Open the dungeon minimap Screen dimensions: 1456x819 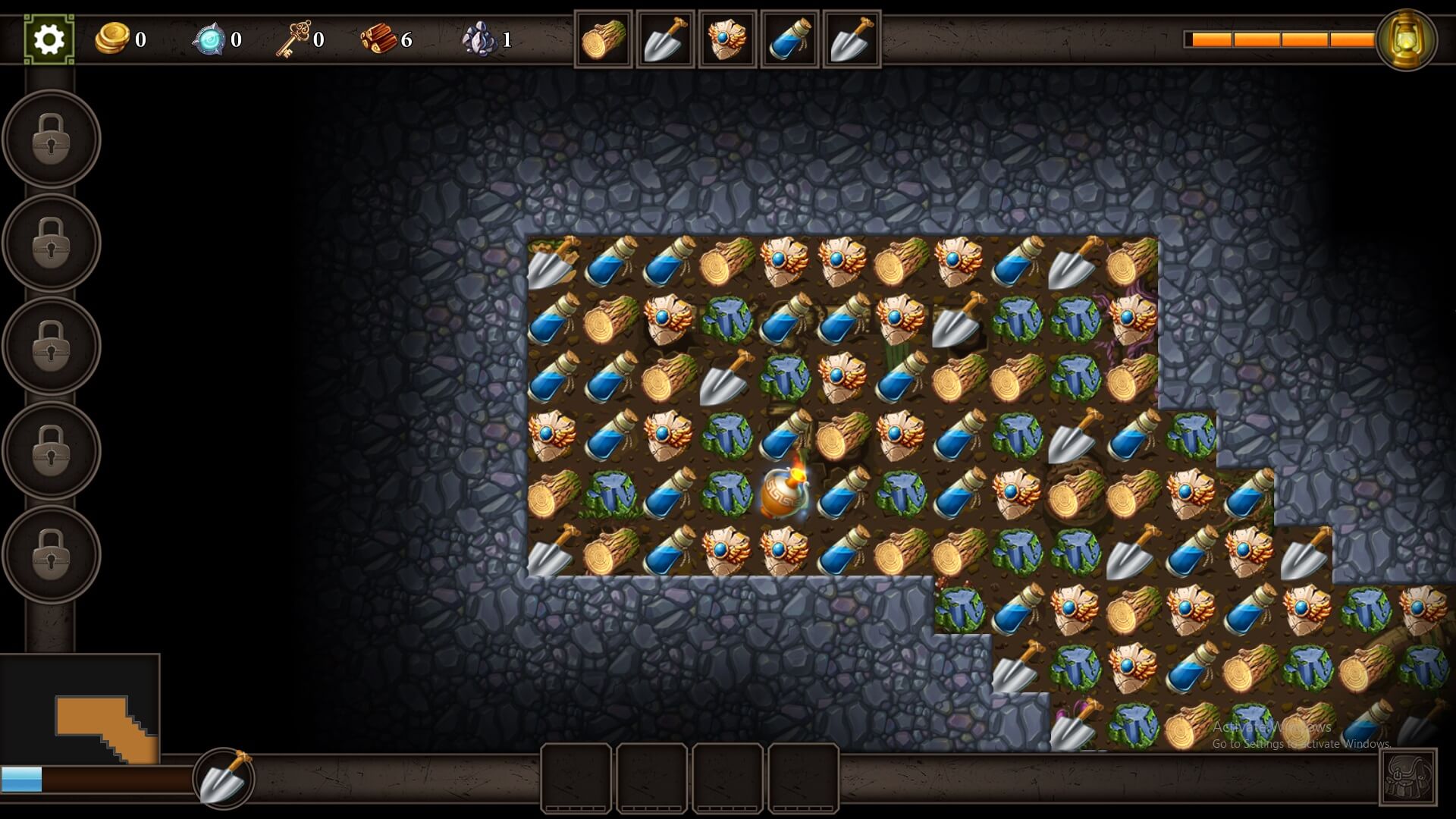tap(80, 710)
